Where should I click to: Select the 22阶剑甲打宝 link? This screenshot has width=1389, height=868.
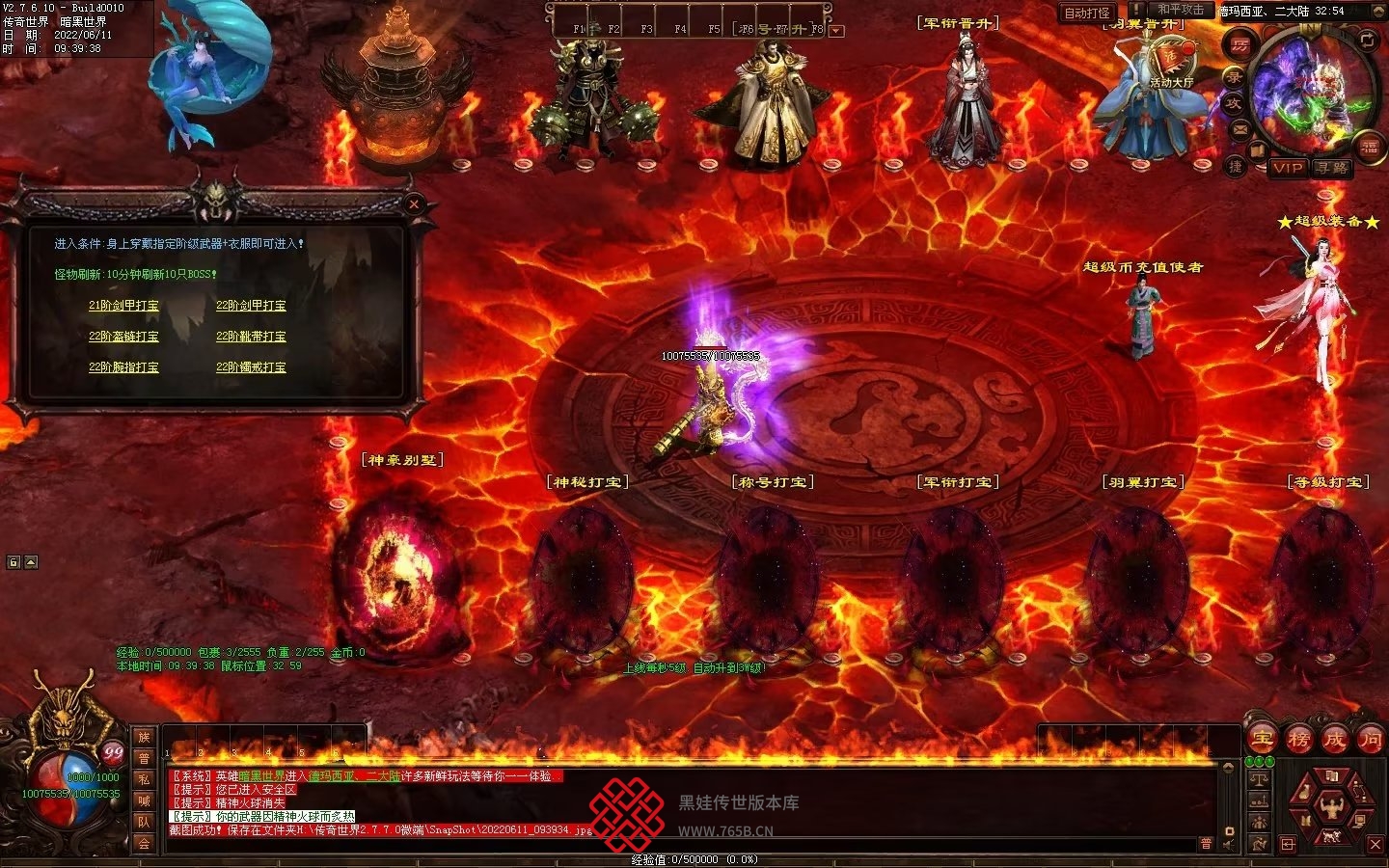[x=251, y=306]
